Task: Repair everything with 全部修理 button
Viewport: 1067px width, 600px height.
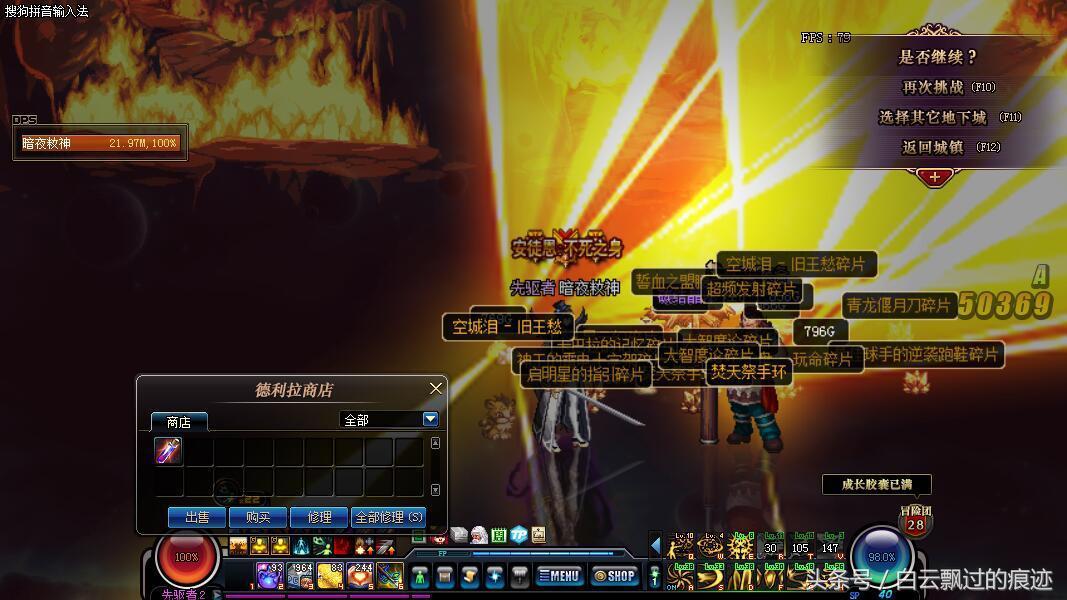Action: click(389, 517)
